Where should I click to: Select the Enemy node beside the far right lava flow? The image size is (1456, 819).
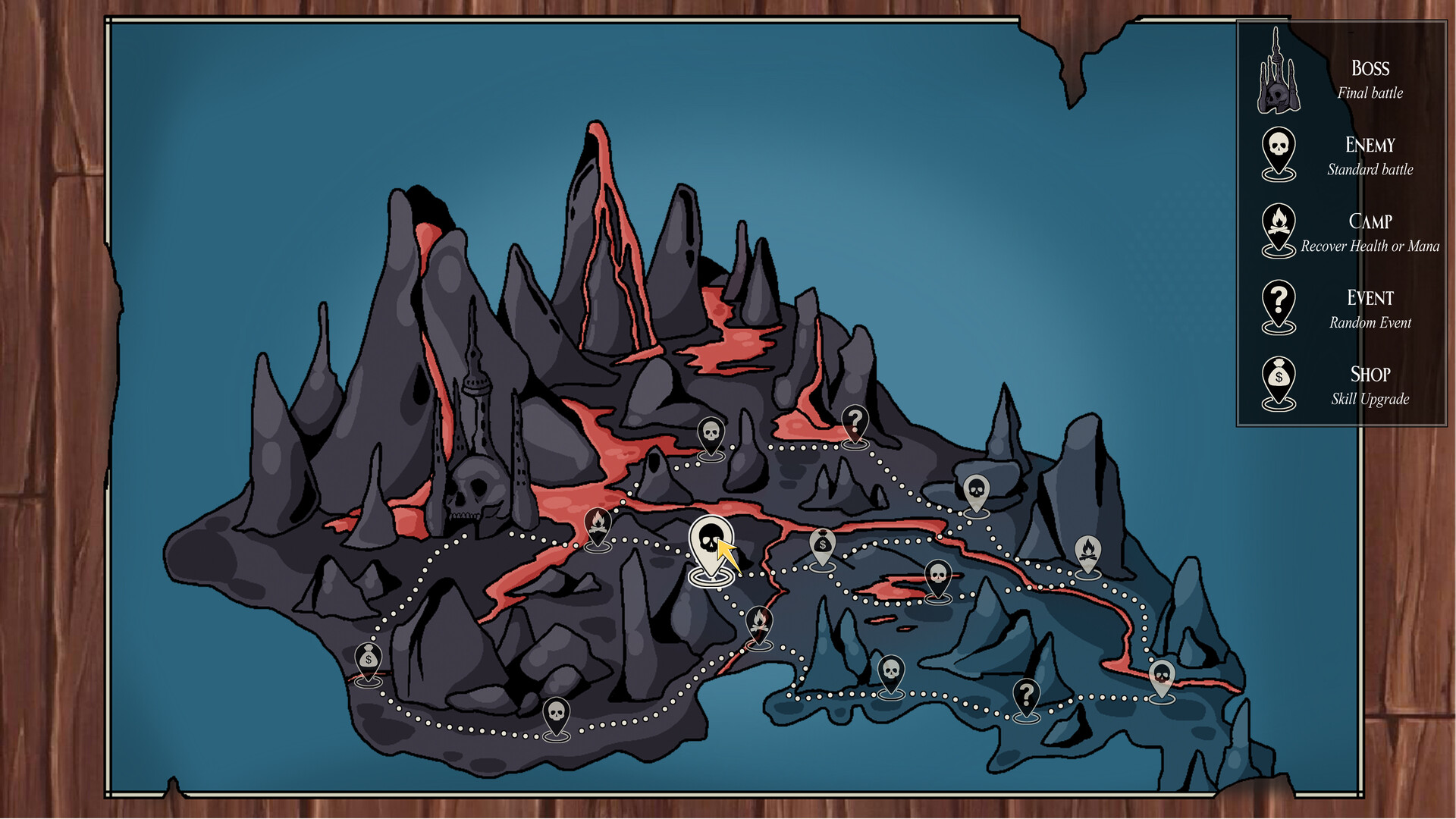1164,675
